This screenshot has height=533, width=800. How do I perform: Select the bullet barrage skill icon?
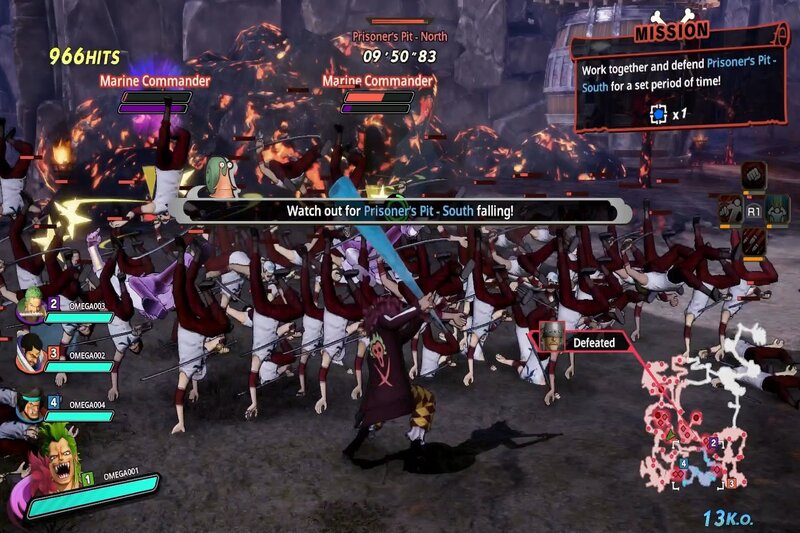pos(753,243)
